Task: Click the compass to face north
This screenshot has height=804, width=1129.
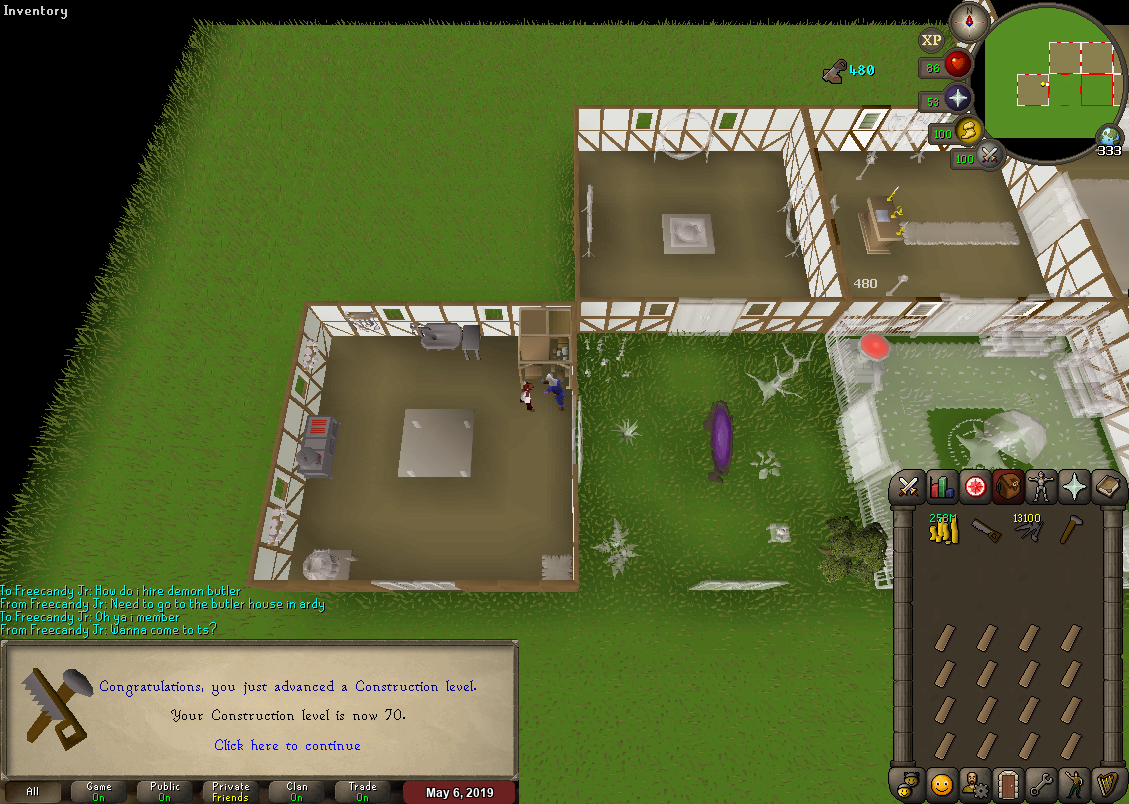Action: [967, 19]
